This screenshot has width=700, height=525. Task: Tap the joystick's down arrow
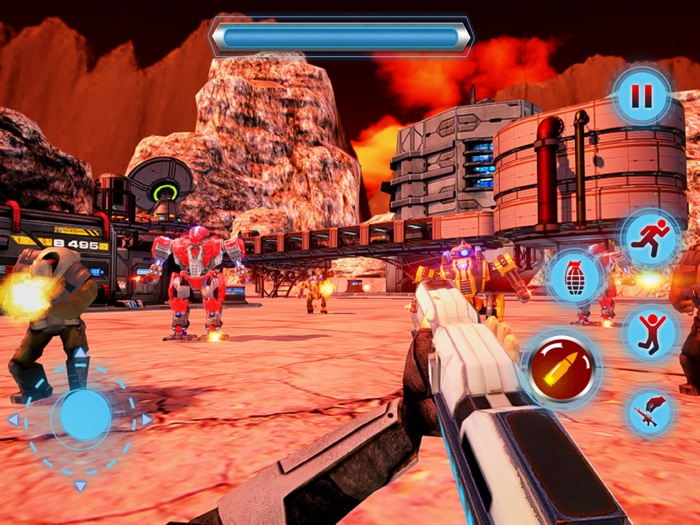[81, 486]
